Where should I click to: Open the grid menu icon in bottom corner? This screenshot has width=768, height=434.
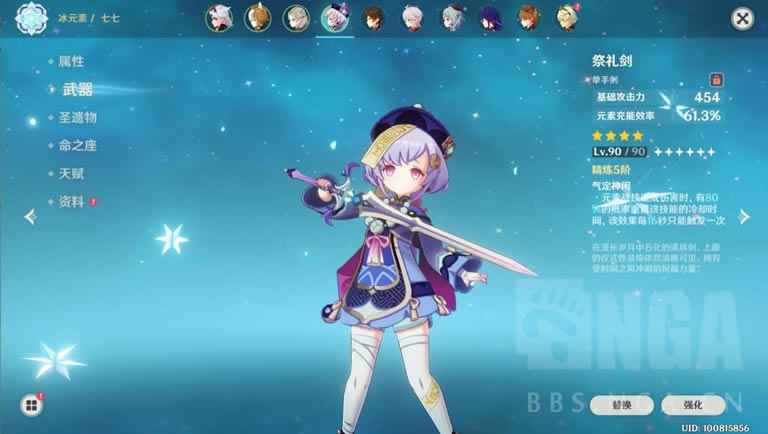(32, 405)
